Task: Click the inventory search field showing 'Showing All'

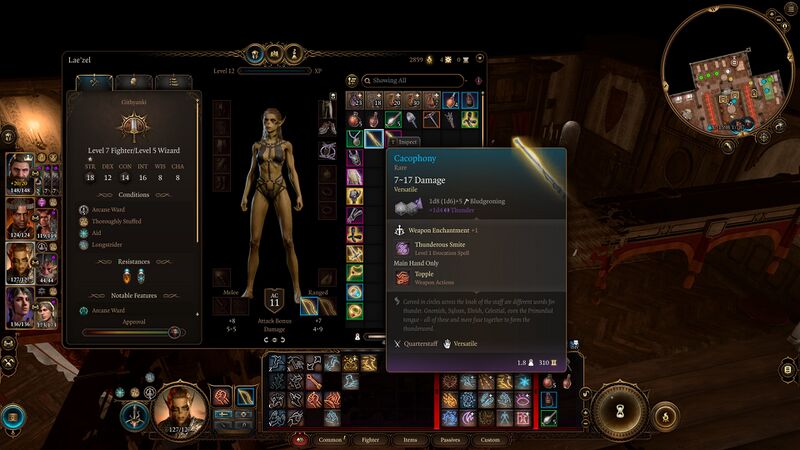Action: click(x=416, y=80)
